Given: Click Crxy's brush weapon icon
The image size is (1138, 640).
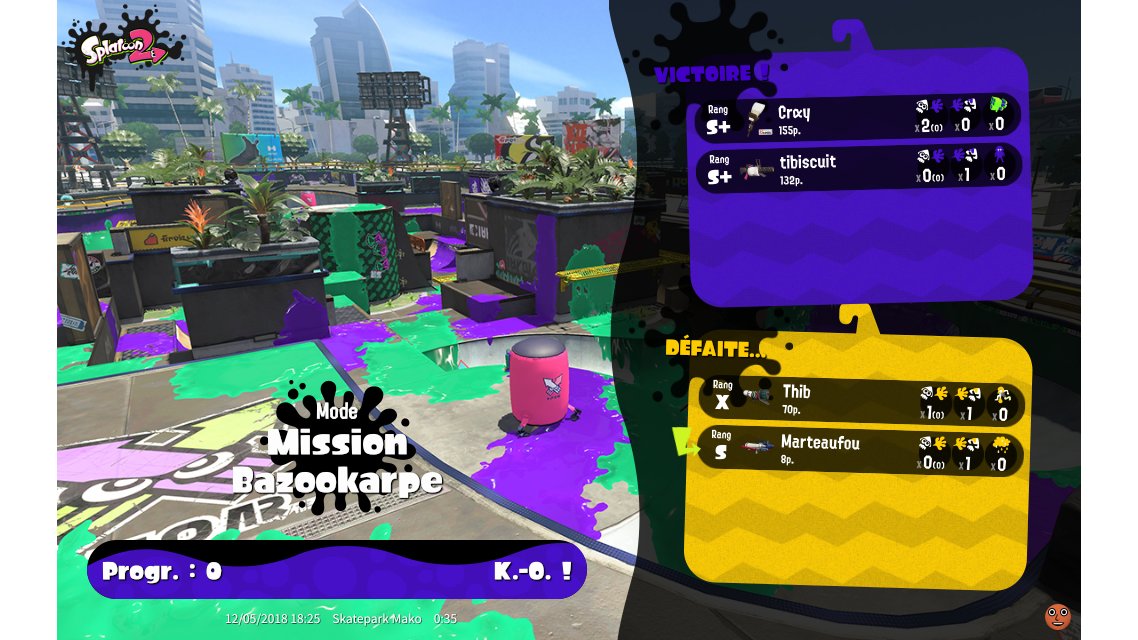Looking at the screenshot, I should (x=757, y=117).
